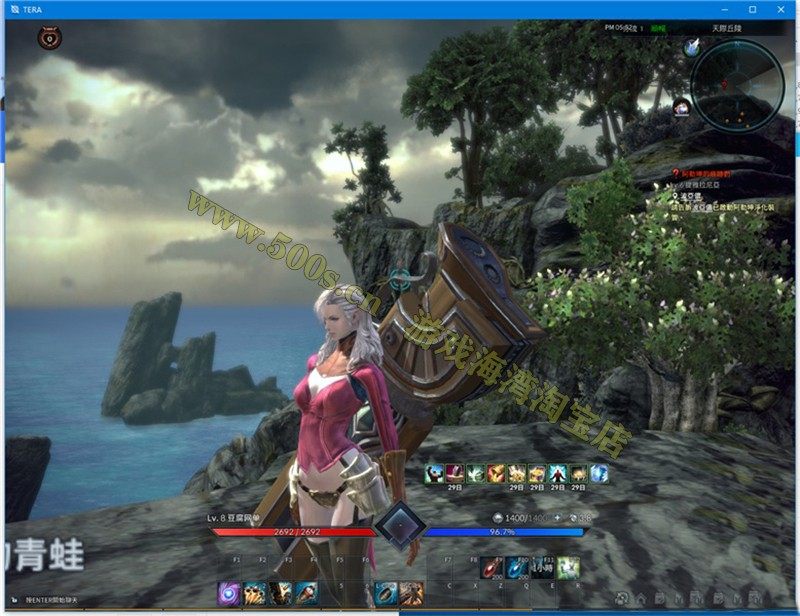The width and height of the screenshot is (800, 616).
Task: Select the purple orb skill in hotbar
Action: 229,593
